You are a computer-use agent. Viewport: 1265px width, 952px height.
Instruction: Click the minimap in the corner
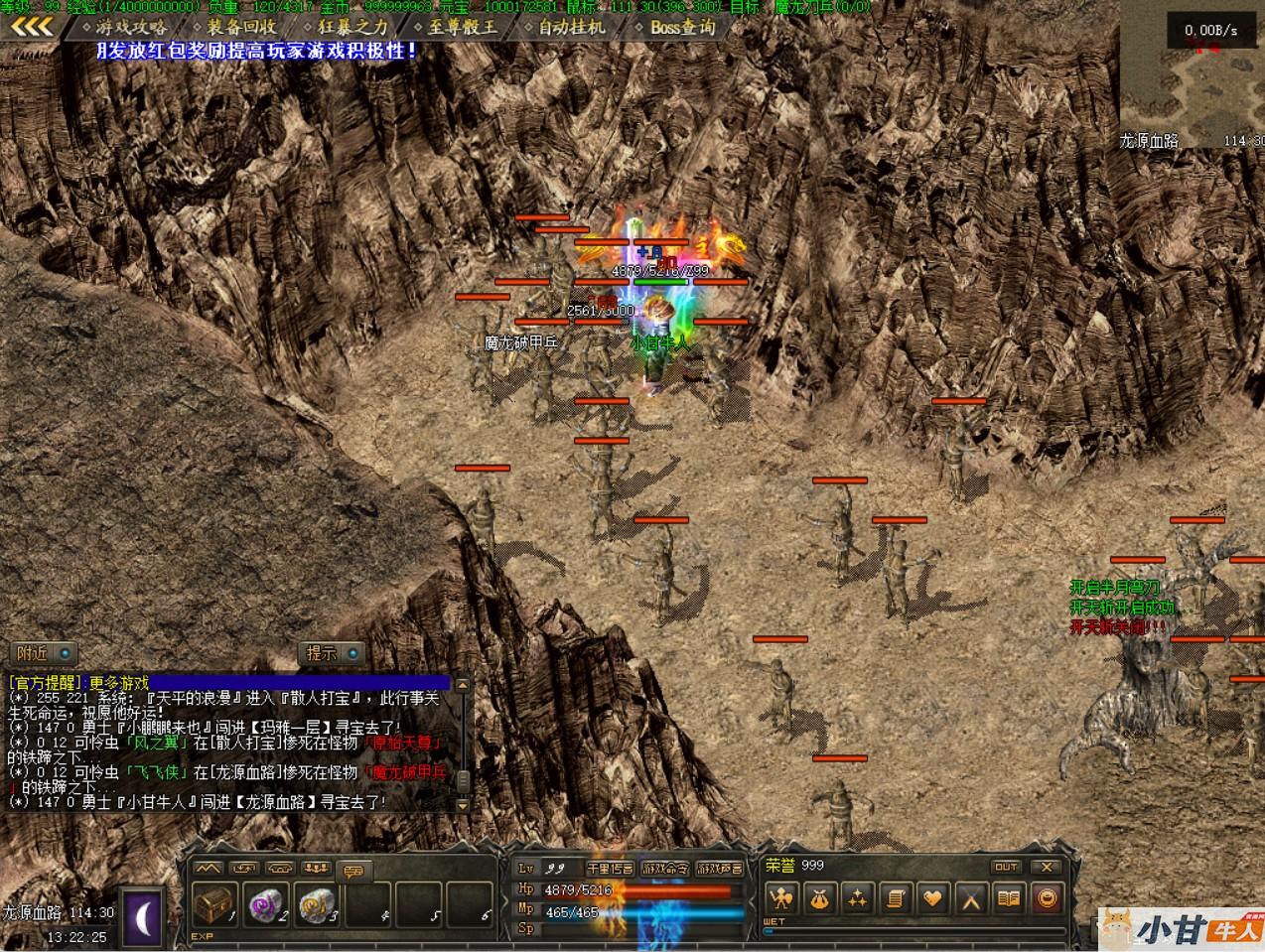[1193, 79]
